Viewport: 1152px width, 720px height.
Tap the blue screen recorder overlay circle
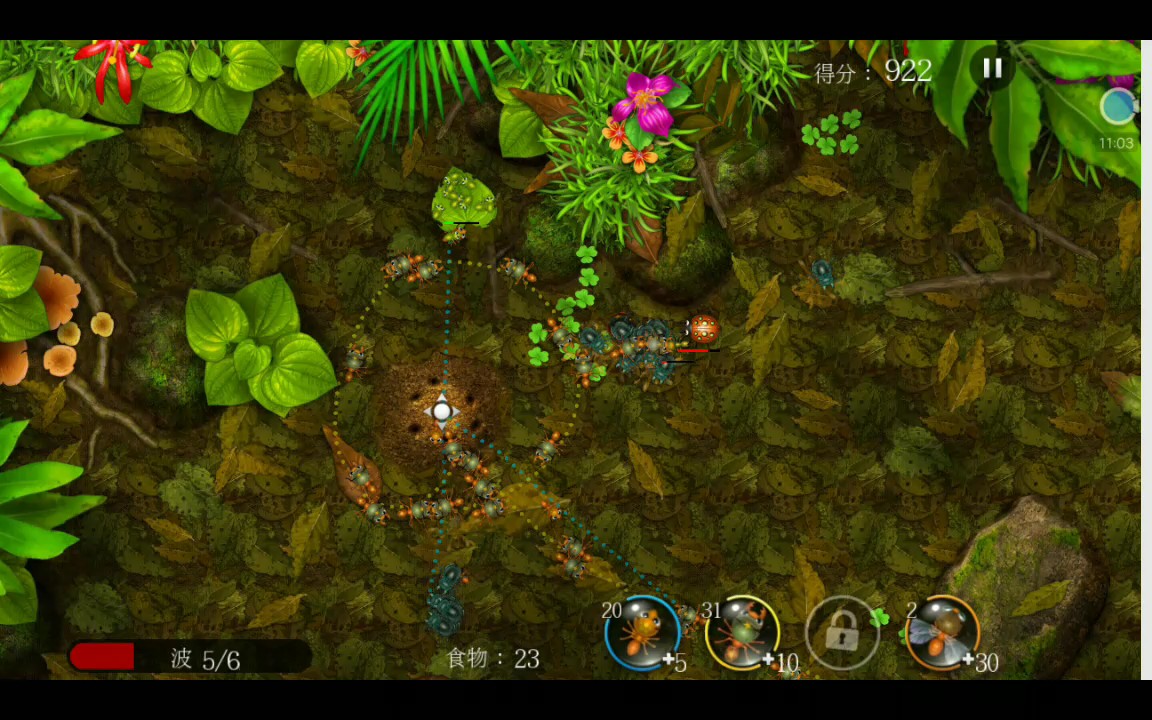[x=1118, y=106]
